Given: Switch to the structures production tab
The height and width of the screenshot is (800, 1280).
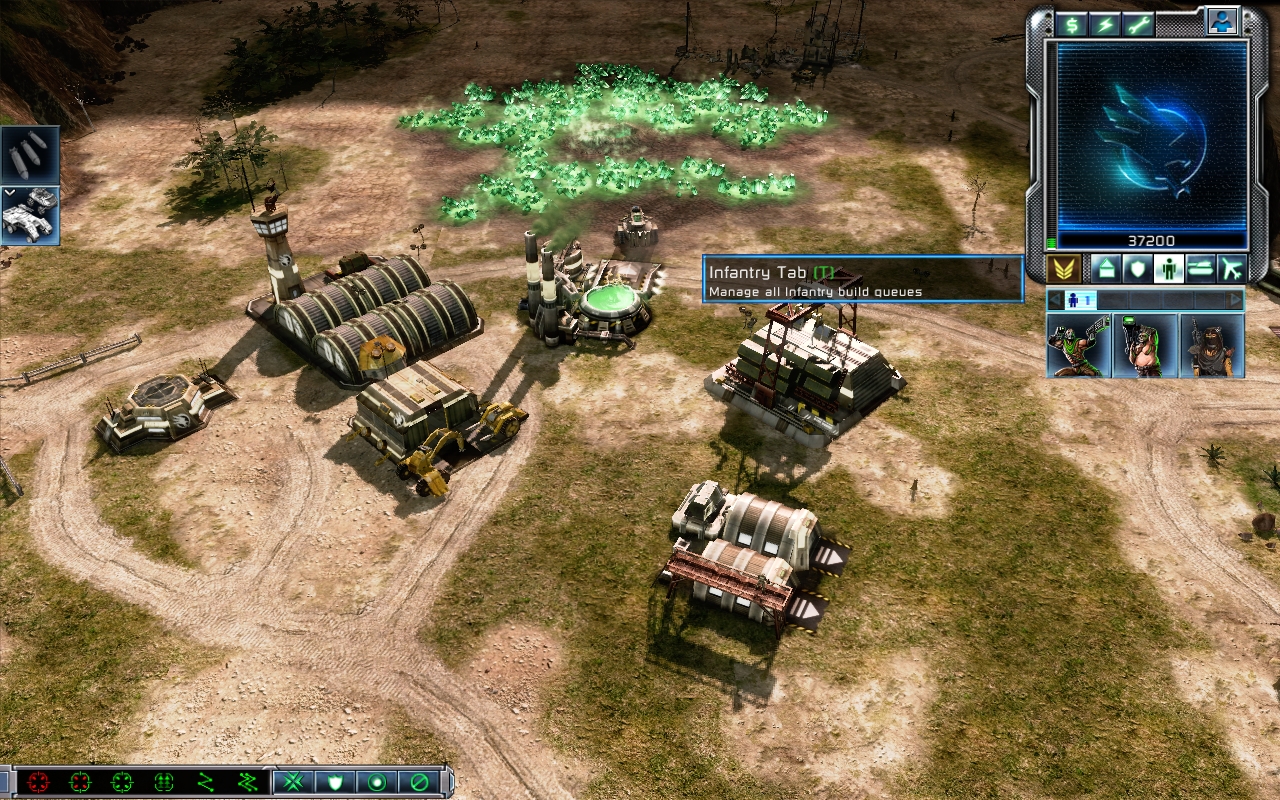Looking at the screenshot, I should point(1105,268).
